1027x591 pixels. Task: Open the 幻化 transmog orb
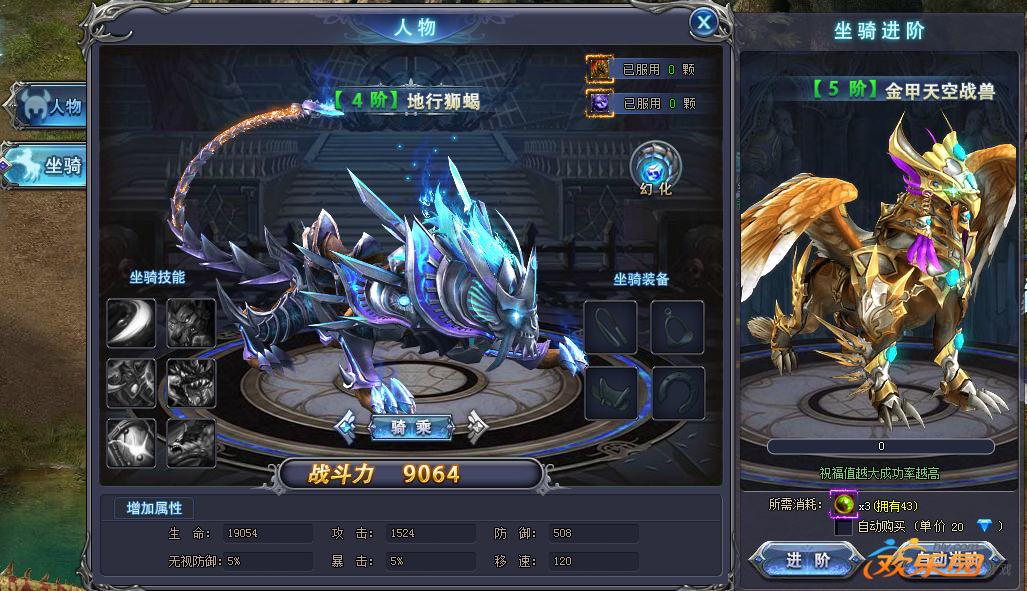click(x=656, y=164)
